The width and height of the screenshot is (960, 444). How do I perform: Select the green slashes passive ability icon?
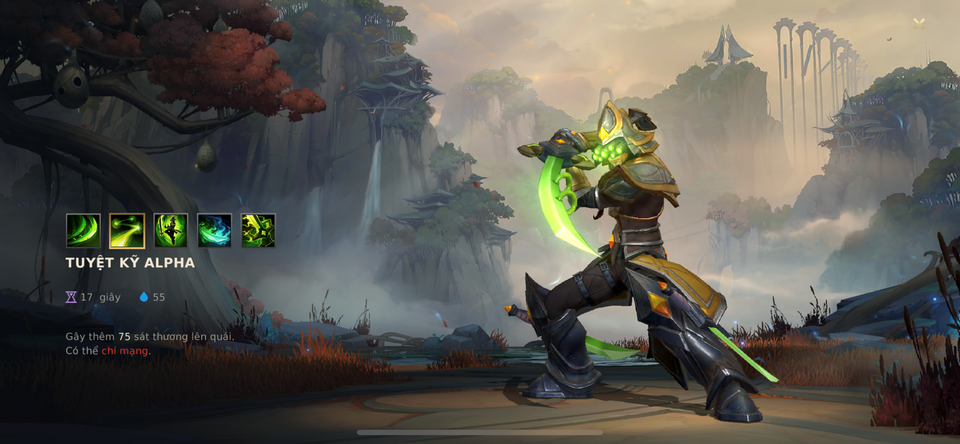pos(83,230)
